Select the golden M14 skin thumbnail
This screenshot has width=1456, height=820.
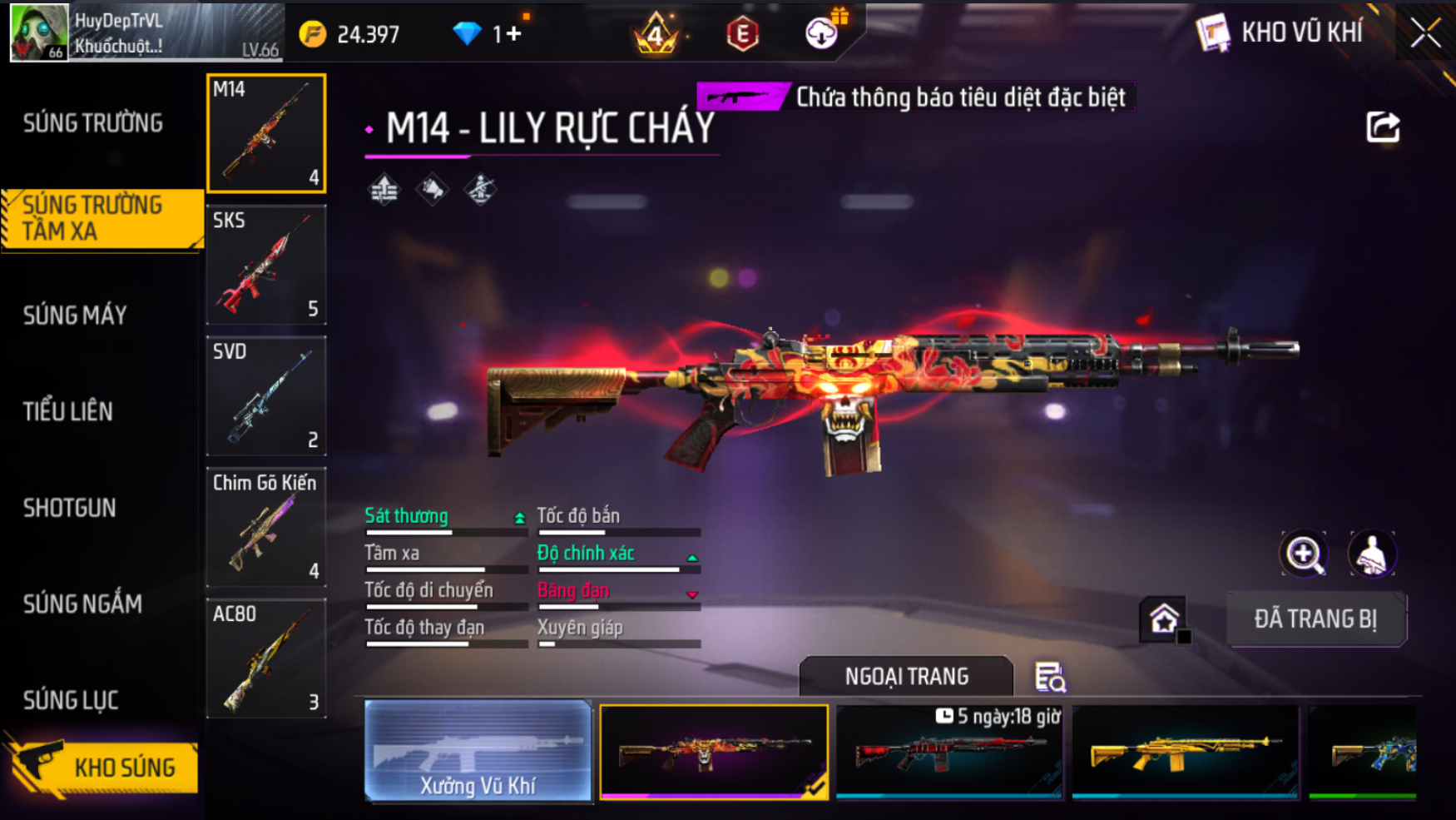[x=1185, y=752]
